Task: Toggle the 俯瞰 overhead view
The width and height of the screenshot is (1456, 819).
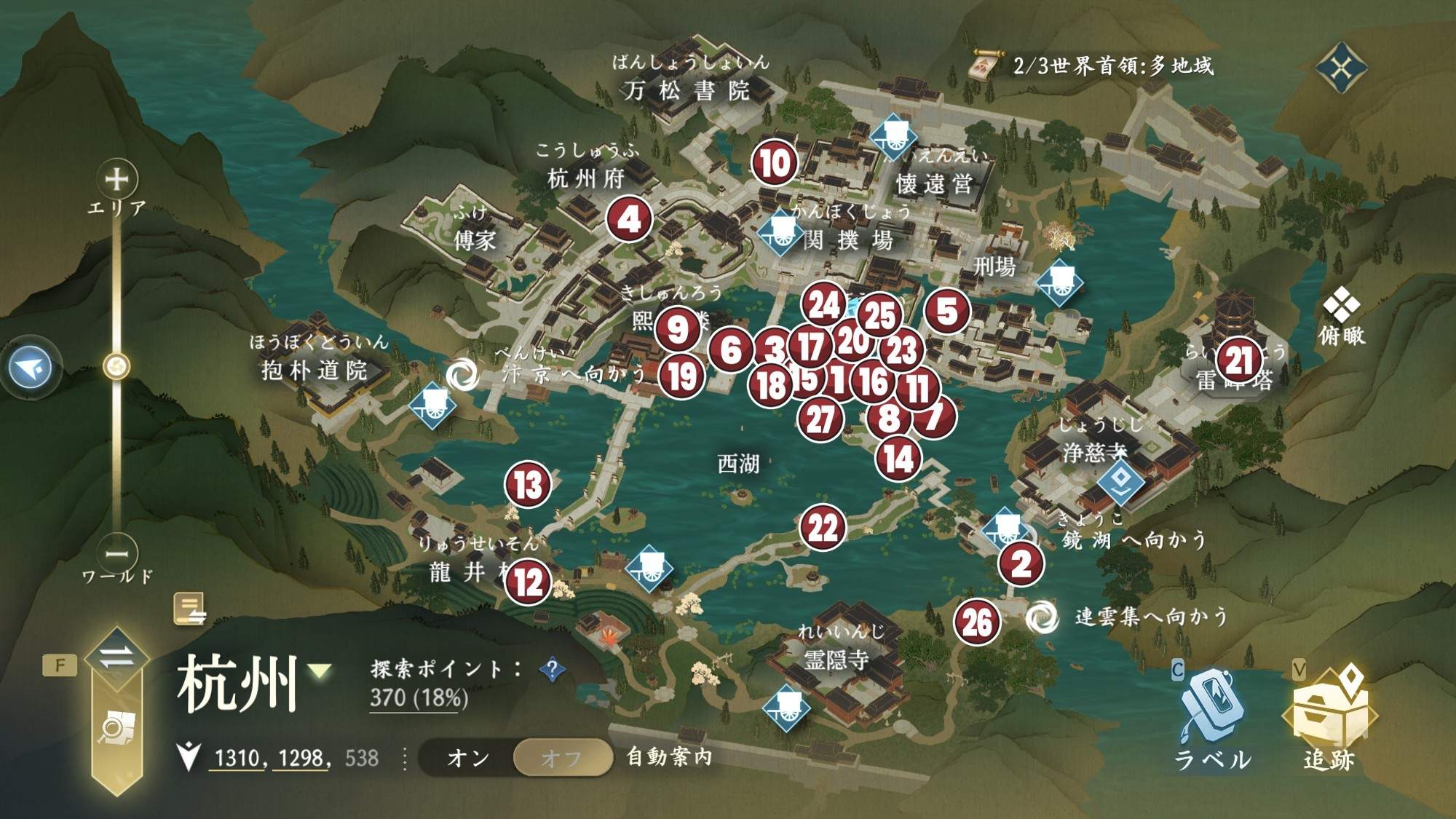Action: [1341, 315]
